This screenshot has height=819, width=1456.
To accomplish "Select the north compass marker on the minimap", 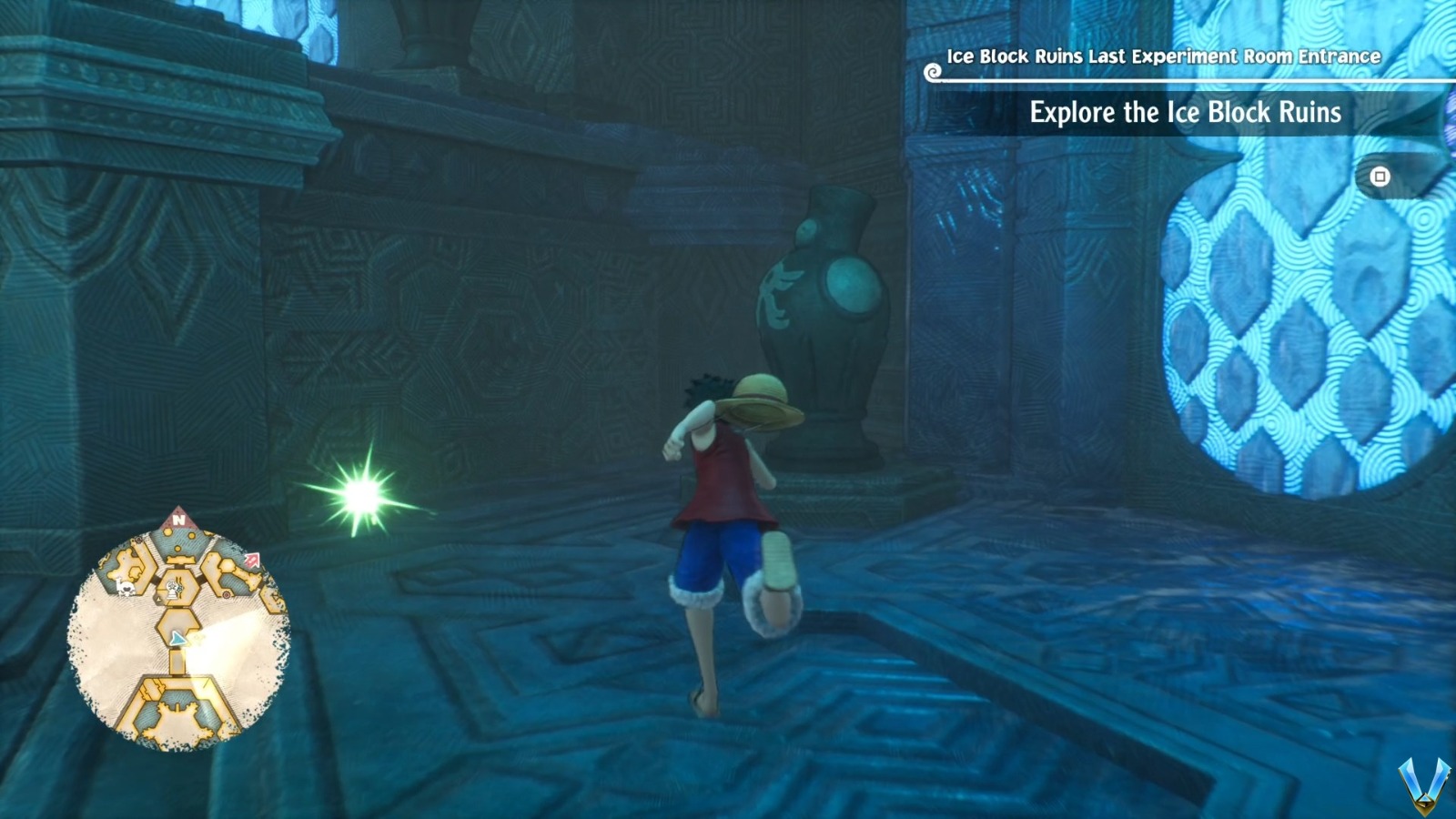I will pos(179,520).
